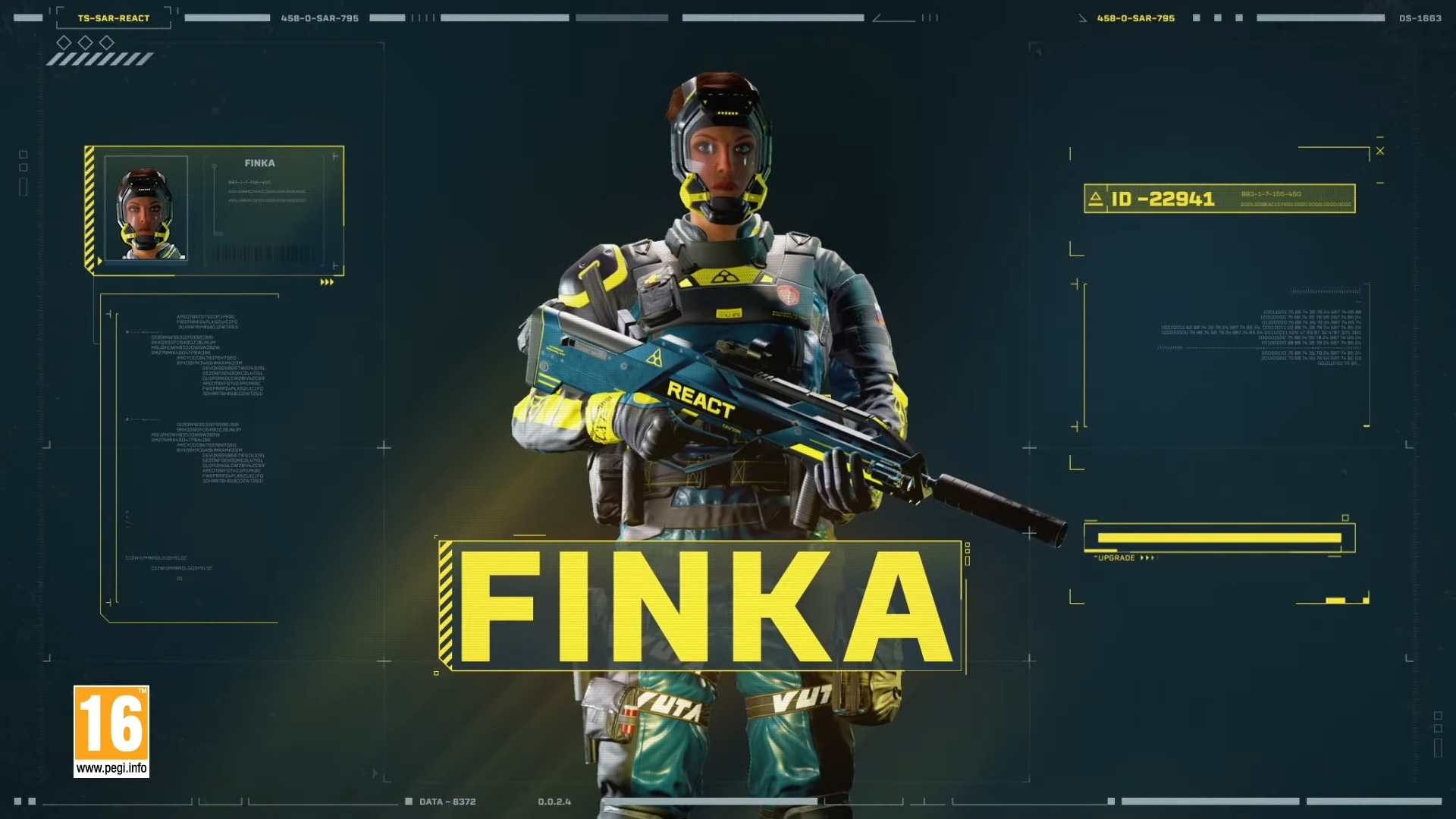The height and width of the screenshot is (819, 1456).
Task: Click Finka's portrait thumbnail
Action: pos(146,207)
